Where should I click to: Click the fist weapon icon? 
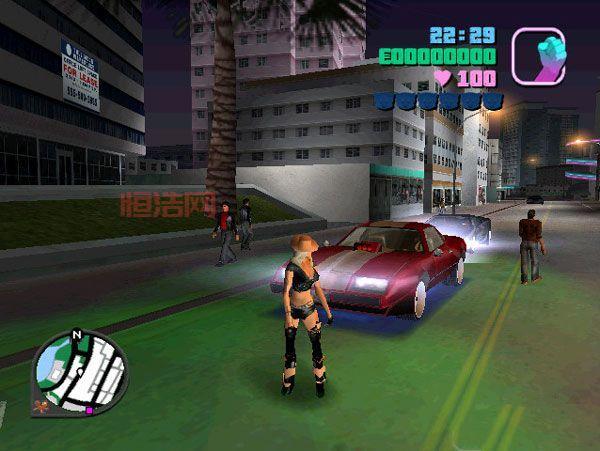(538, 56)
